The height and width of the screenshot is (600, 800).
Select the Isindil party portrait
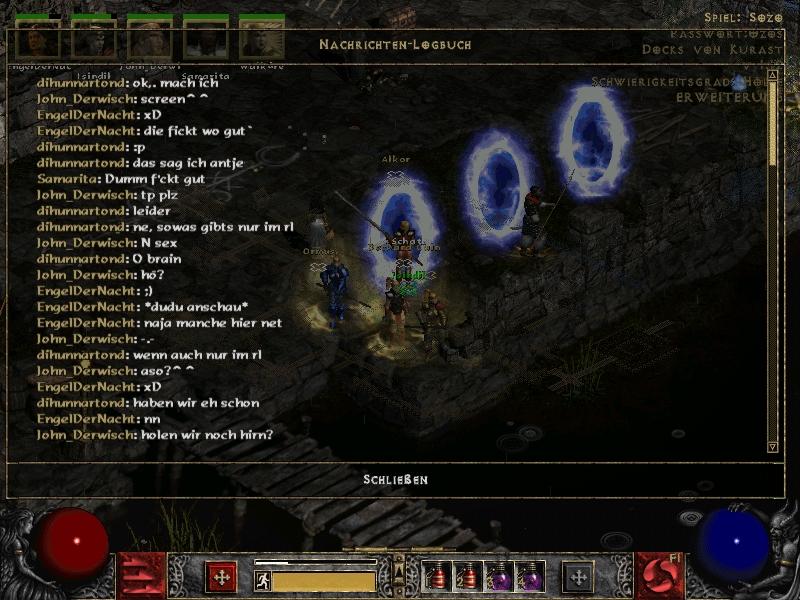click(x=93, y=40)
